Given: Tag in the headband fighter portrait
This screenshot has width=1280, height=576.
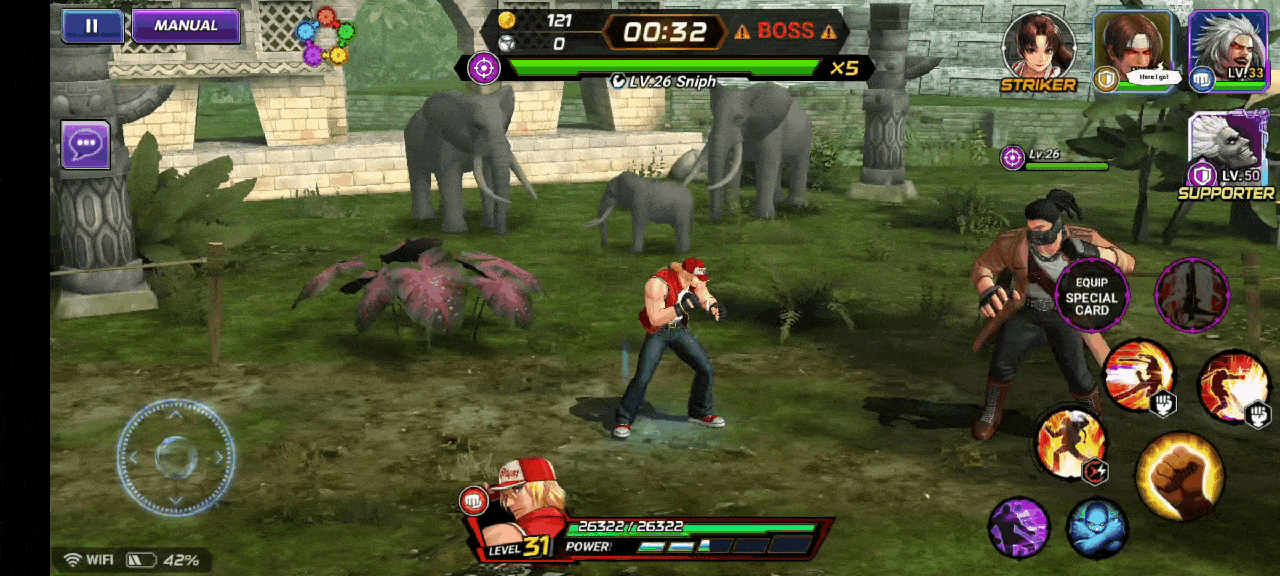Looking at the screenshot, I should [x=1133, y=50].
